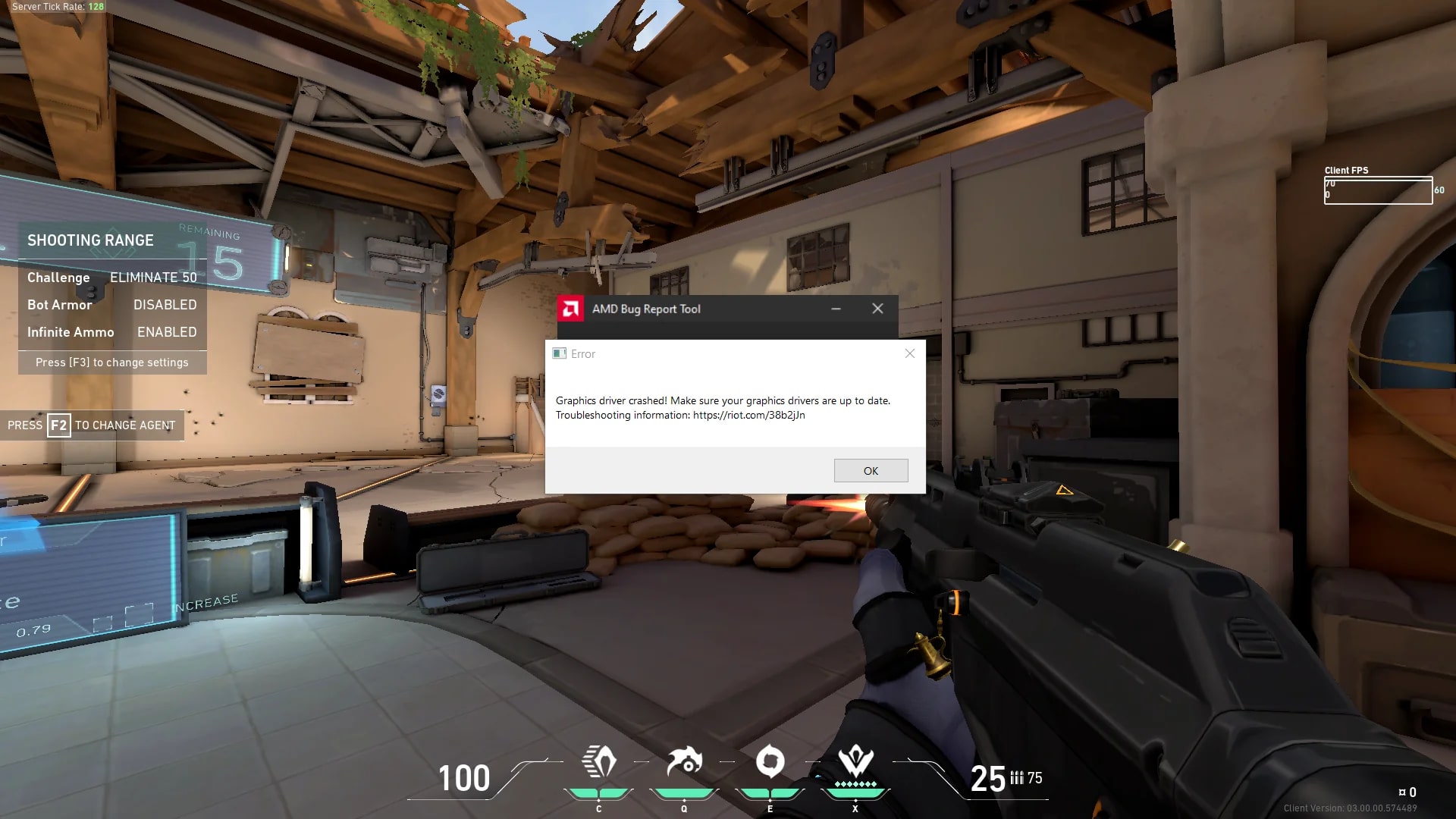Activate the Q ability icon
Viewport: 1456px width, 819px height.
[x=684, y=762]
